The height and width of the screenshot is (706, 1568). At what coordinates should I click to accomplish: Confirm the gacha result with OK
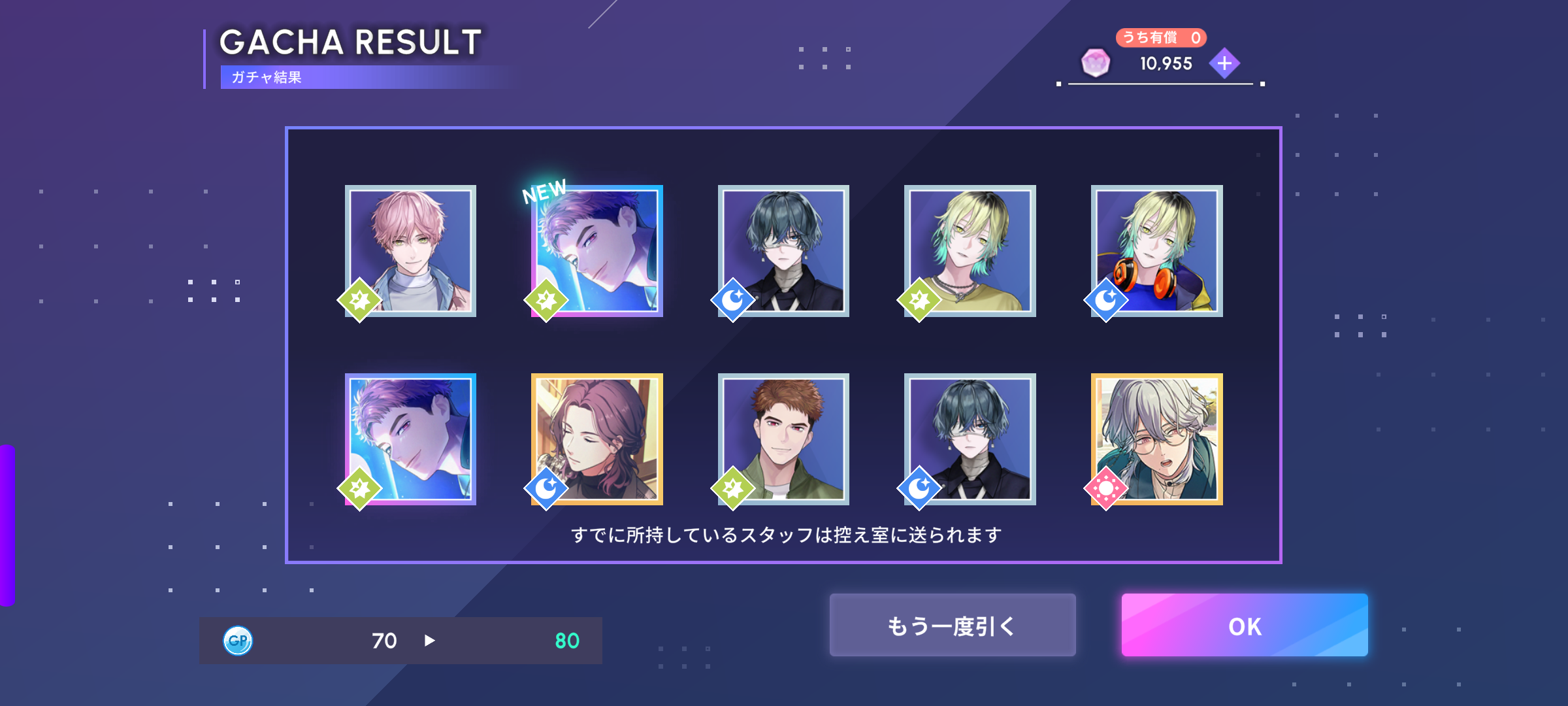tap(1244, 626)
